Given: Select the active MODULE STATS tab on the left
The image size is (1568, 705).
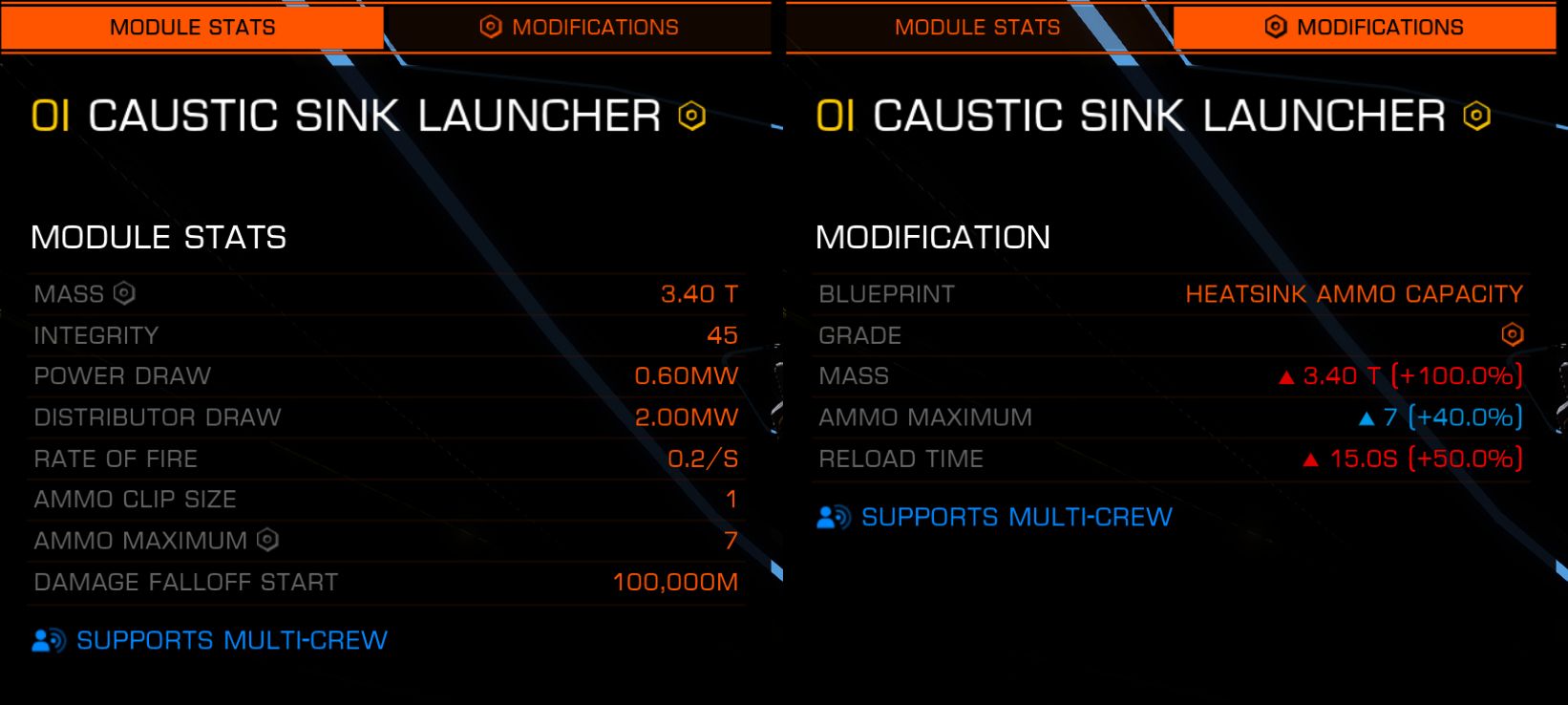Looking at the screenshot, I should click(191, 27).
